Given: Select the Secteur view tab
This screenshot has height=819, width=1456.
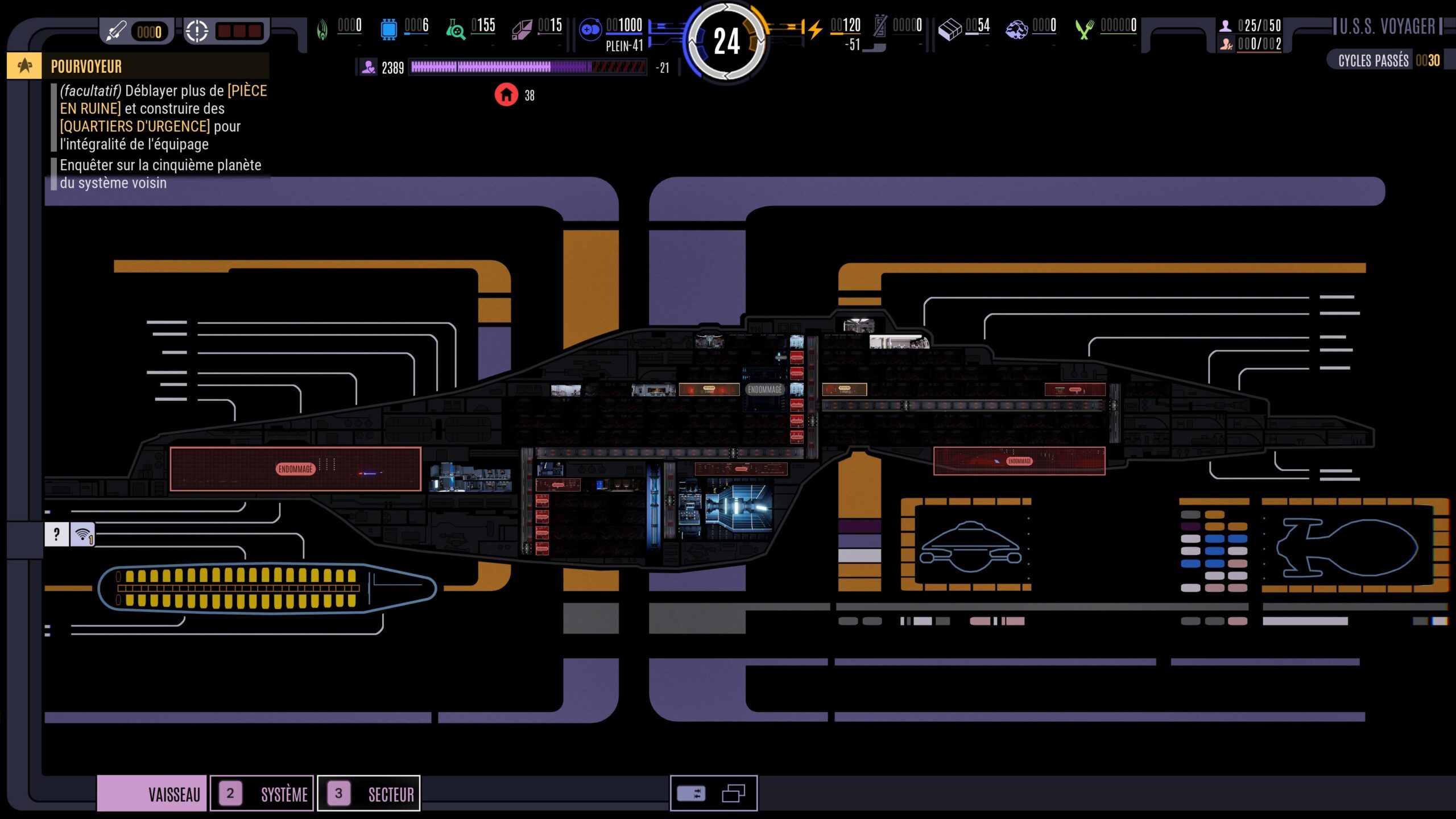Looking at the screenshot, I should (369, 793).
